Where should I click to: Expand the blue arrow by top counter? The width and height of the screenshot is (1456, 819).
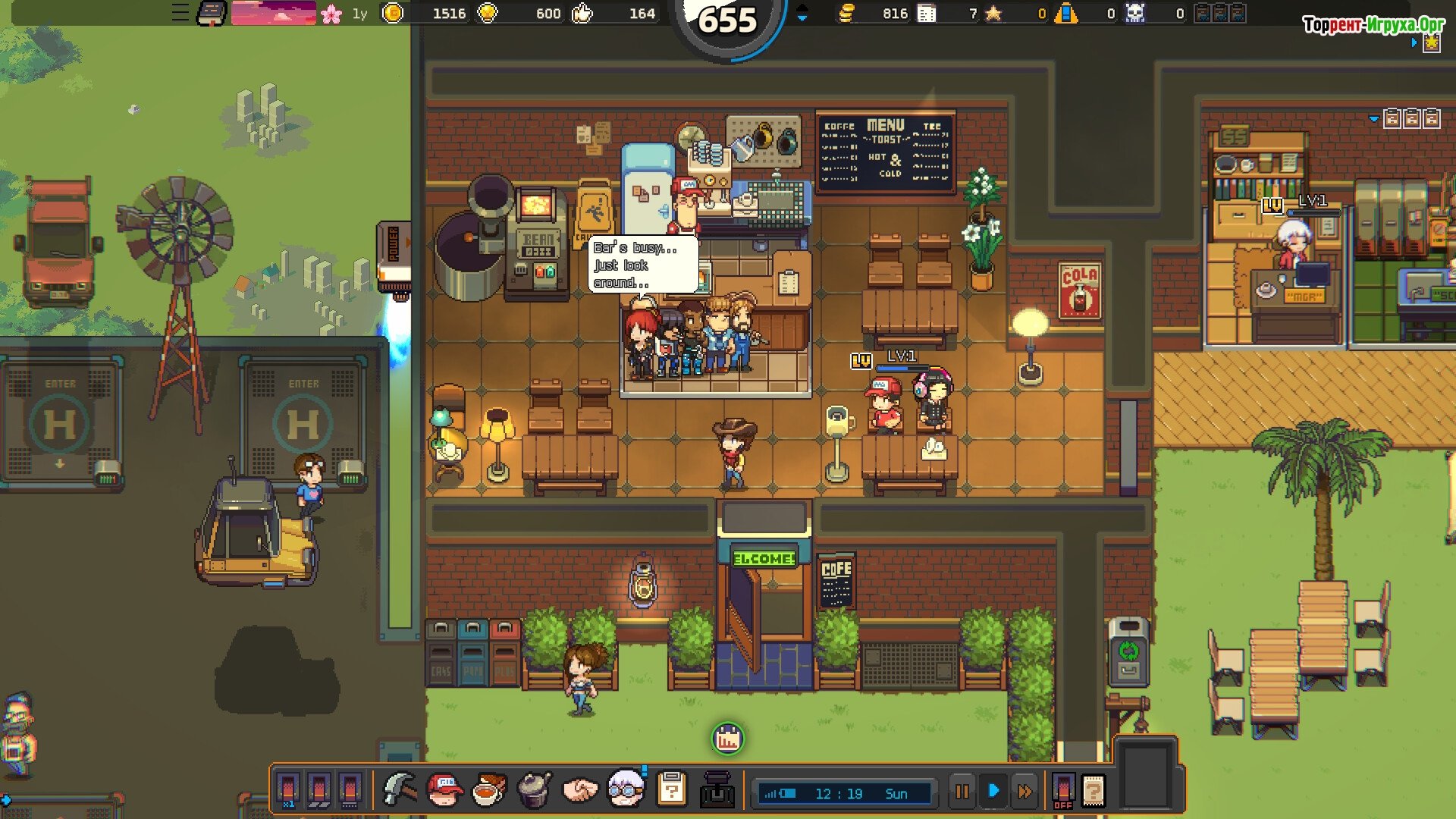click(x=802, y=14)
